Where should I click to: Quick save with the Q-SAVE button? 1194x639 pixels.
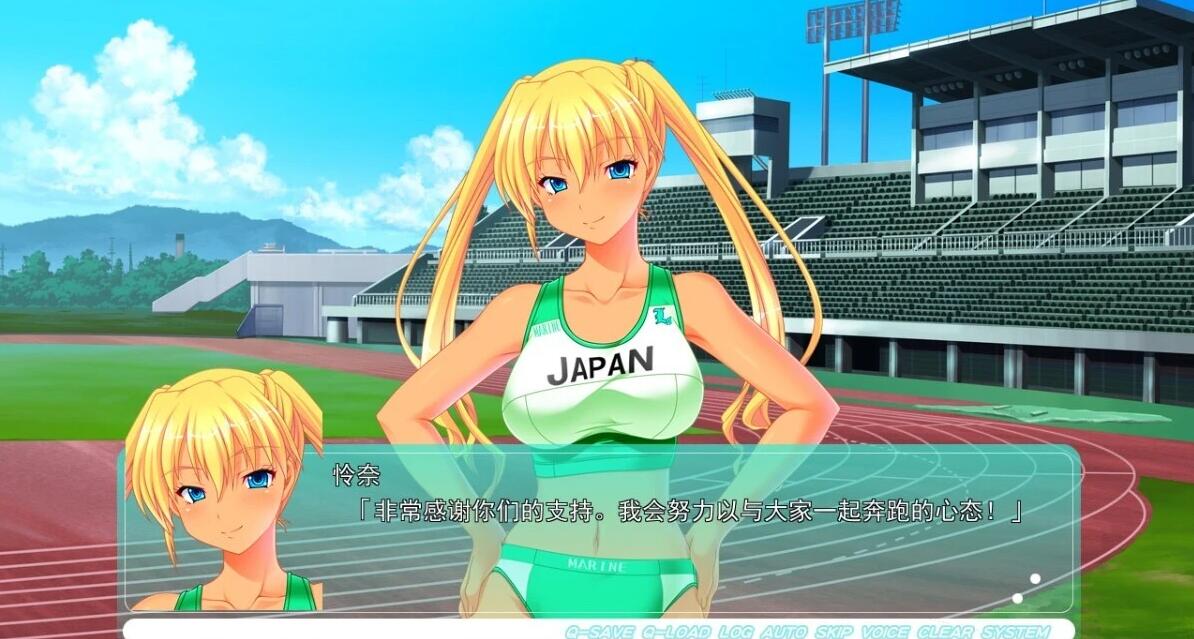596,631
